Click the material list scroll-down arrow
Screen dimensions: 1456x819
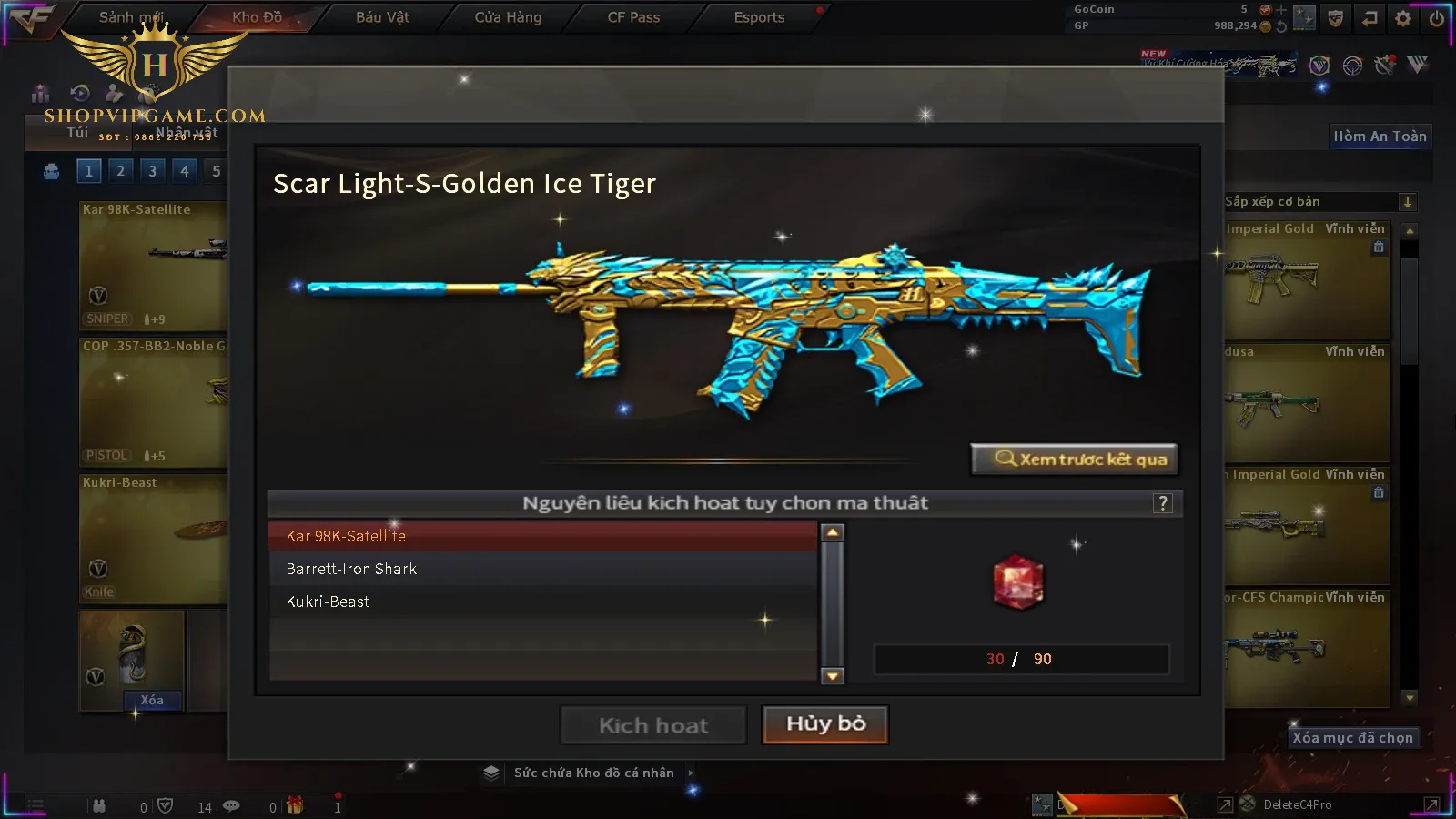coord(832,675)
